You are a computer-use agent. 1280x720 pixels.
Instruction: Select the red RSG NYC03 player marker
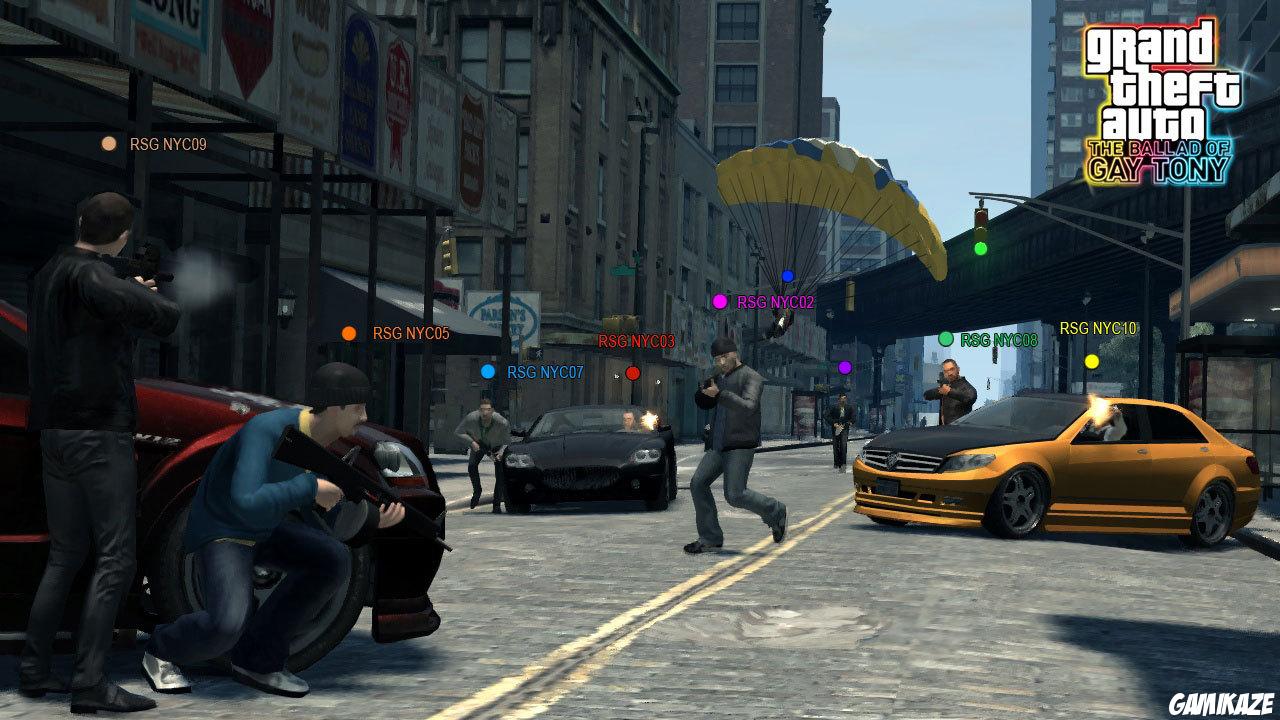click(631, 372)
